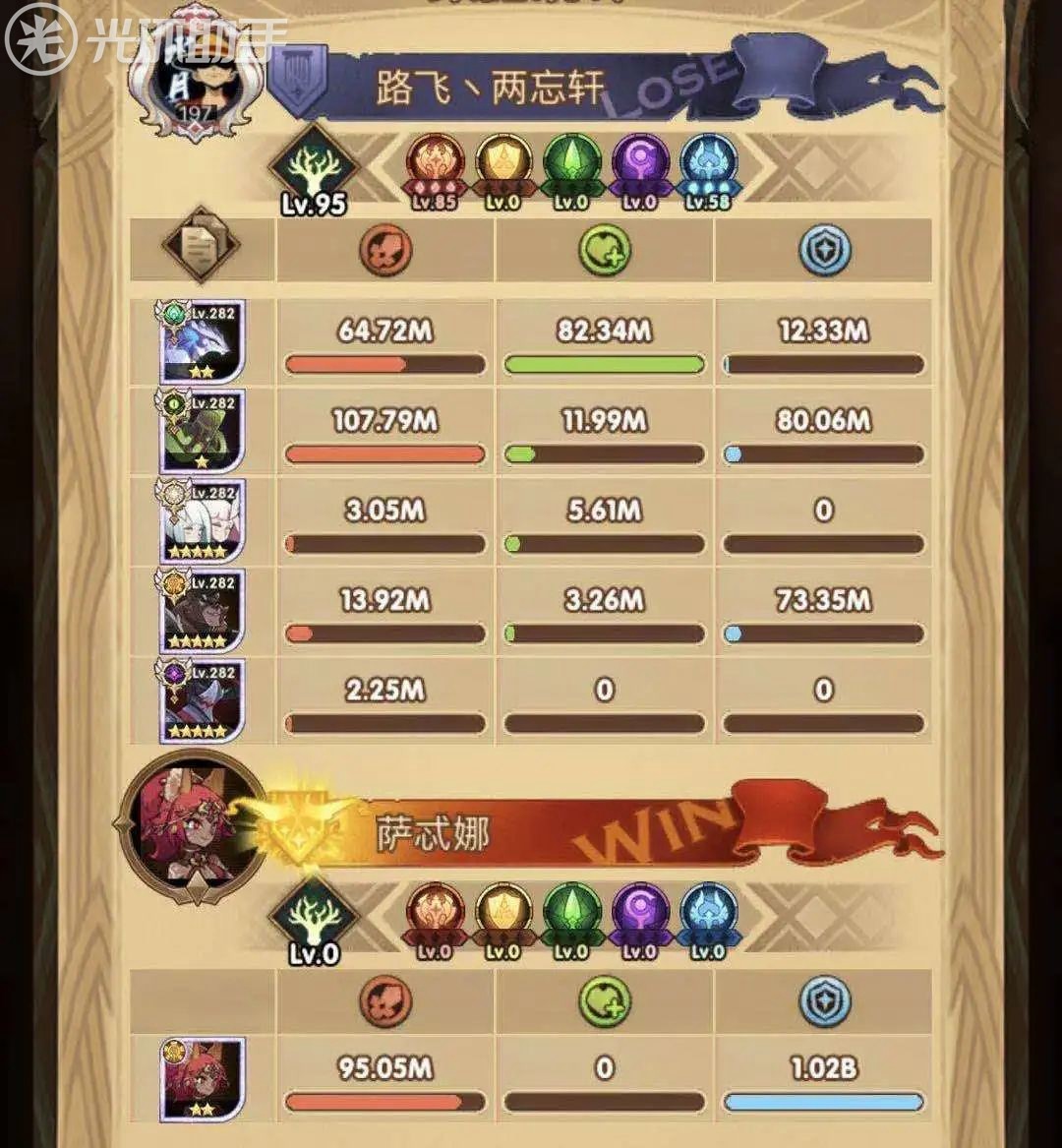The width and height of the screenshot is (1062, 1148).
Task: Select the green hooded hero portrait
Action: pyautogui.click(x=203, y=431)
